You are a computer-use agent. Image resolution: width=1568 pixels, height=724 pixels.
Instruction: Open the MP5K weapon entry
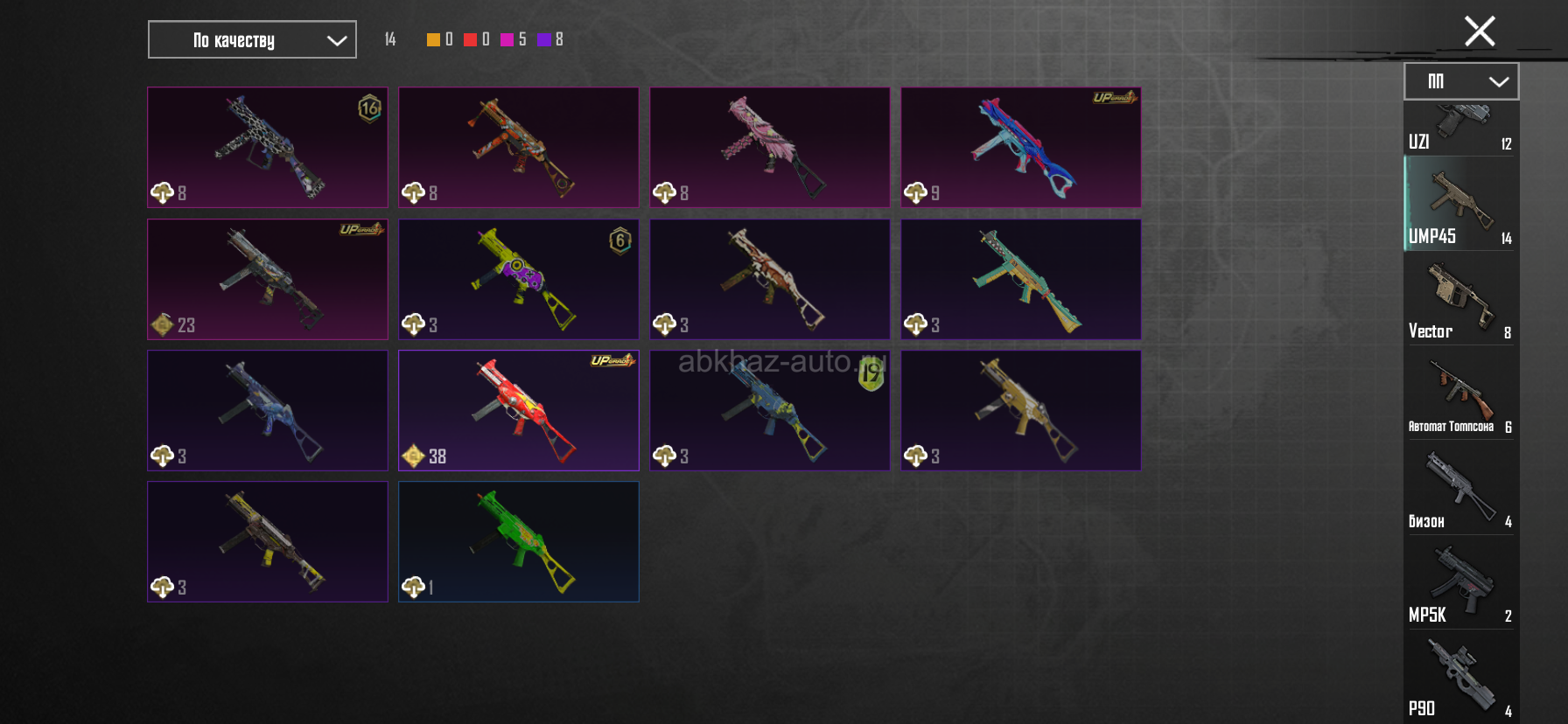coord(1460,582)
